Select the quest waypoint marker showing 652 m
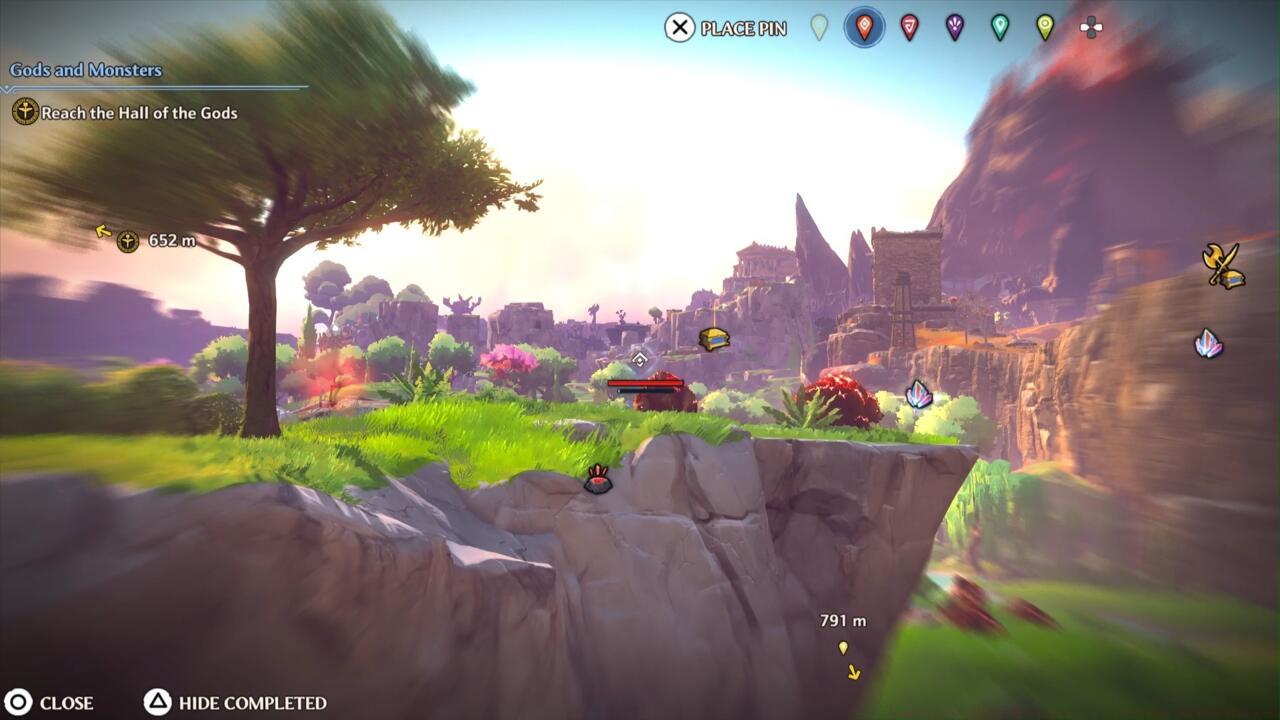1280x720 pixels. (x=128, y=241)
